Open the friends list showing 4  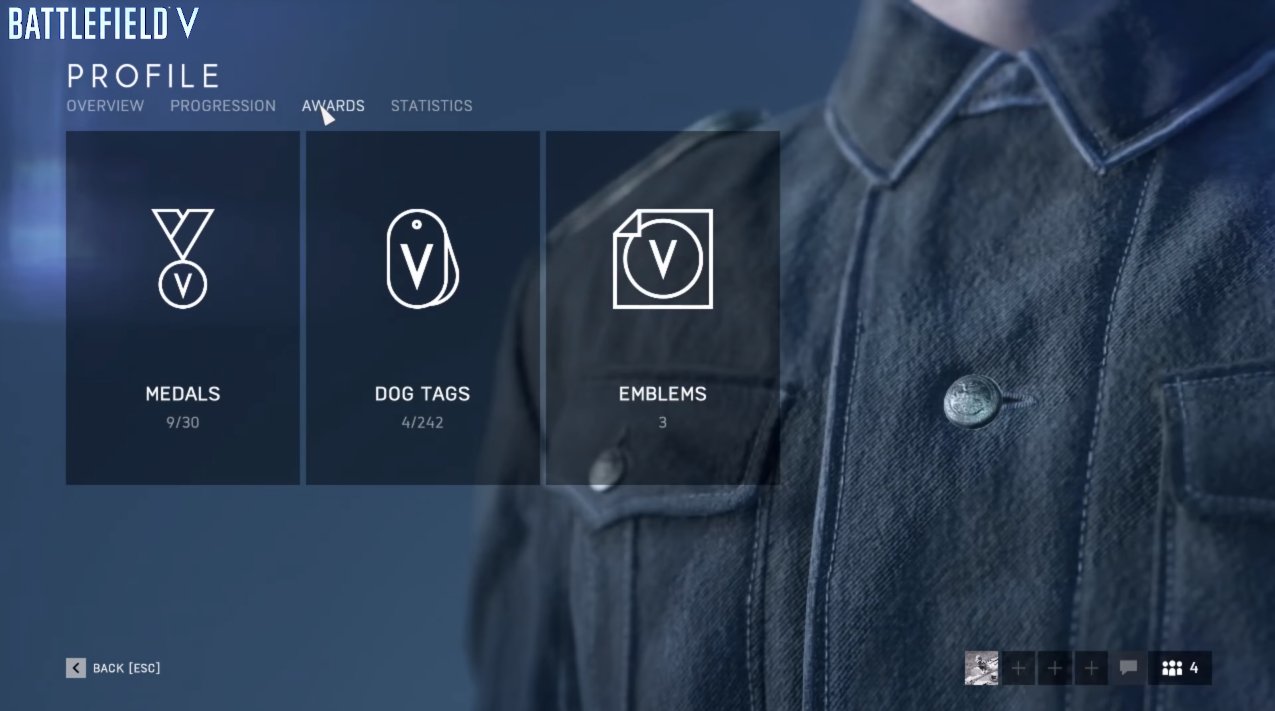[1180, 668]
